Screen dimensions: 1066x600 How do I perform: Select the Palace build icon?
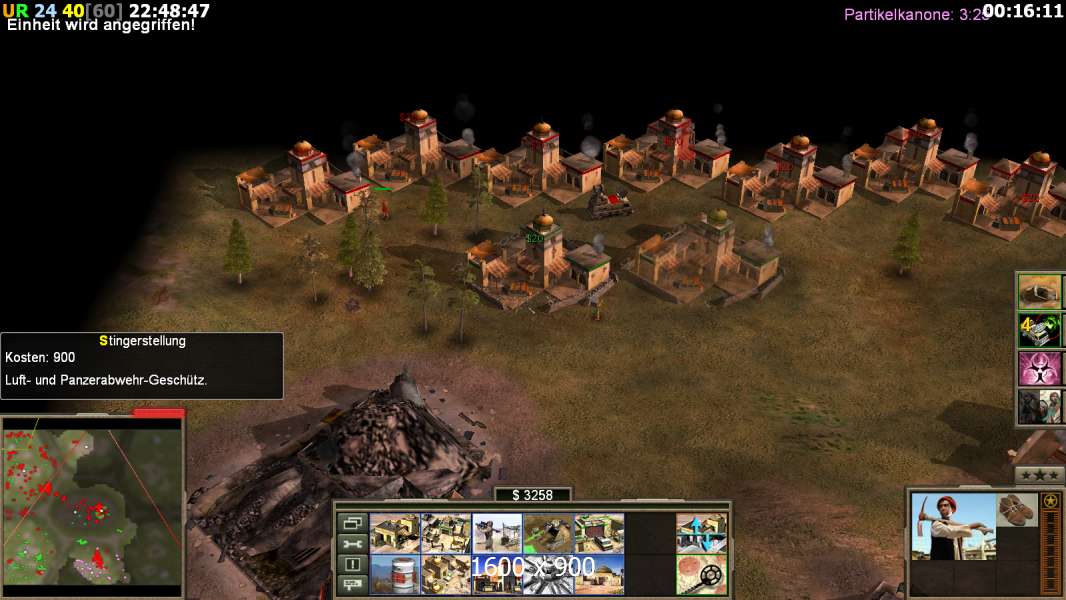click(445, 574)
